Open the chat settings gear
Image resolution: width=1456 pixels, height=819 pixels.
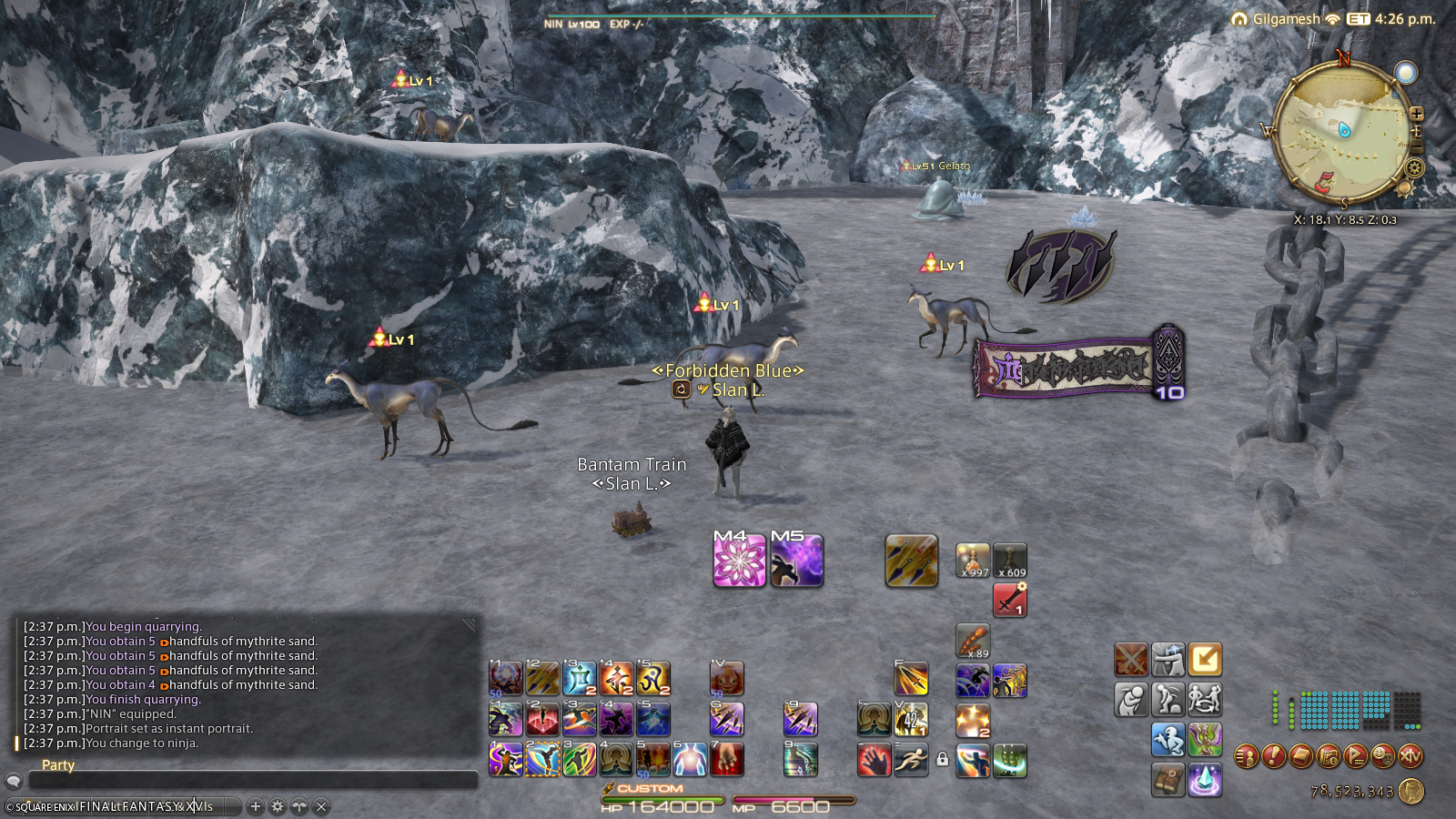click(x=278, y=806)
